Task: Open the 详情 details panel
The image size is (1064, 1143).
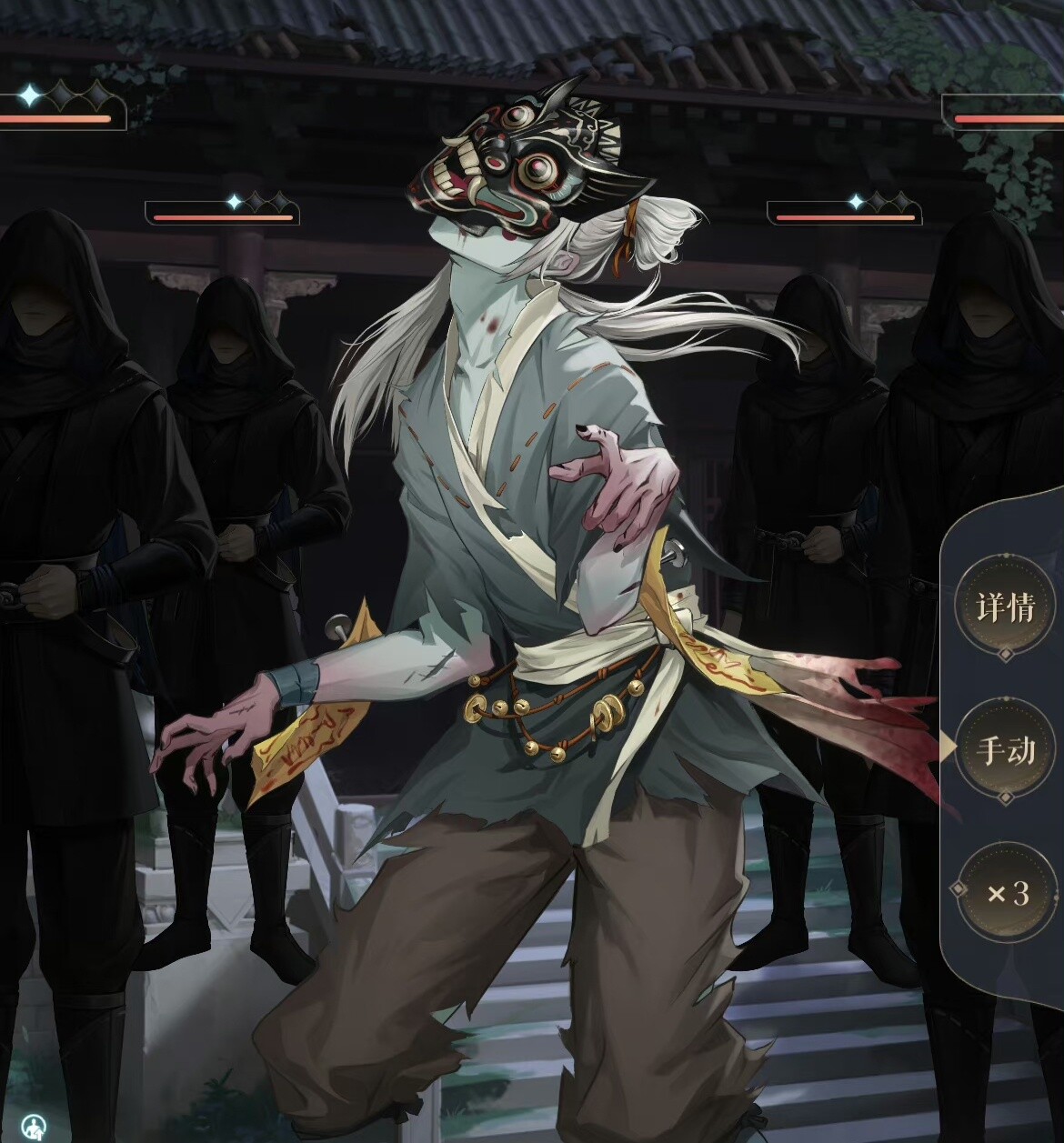Action: pyautogui.click(x=1006, y=607)
